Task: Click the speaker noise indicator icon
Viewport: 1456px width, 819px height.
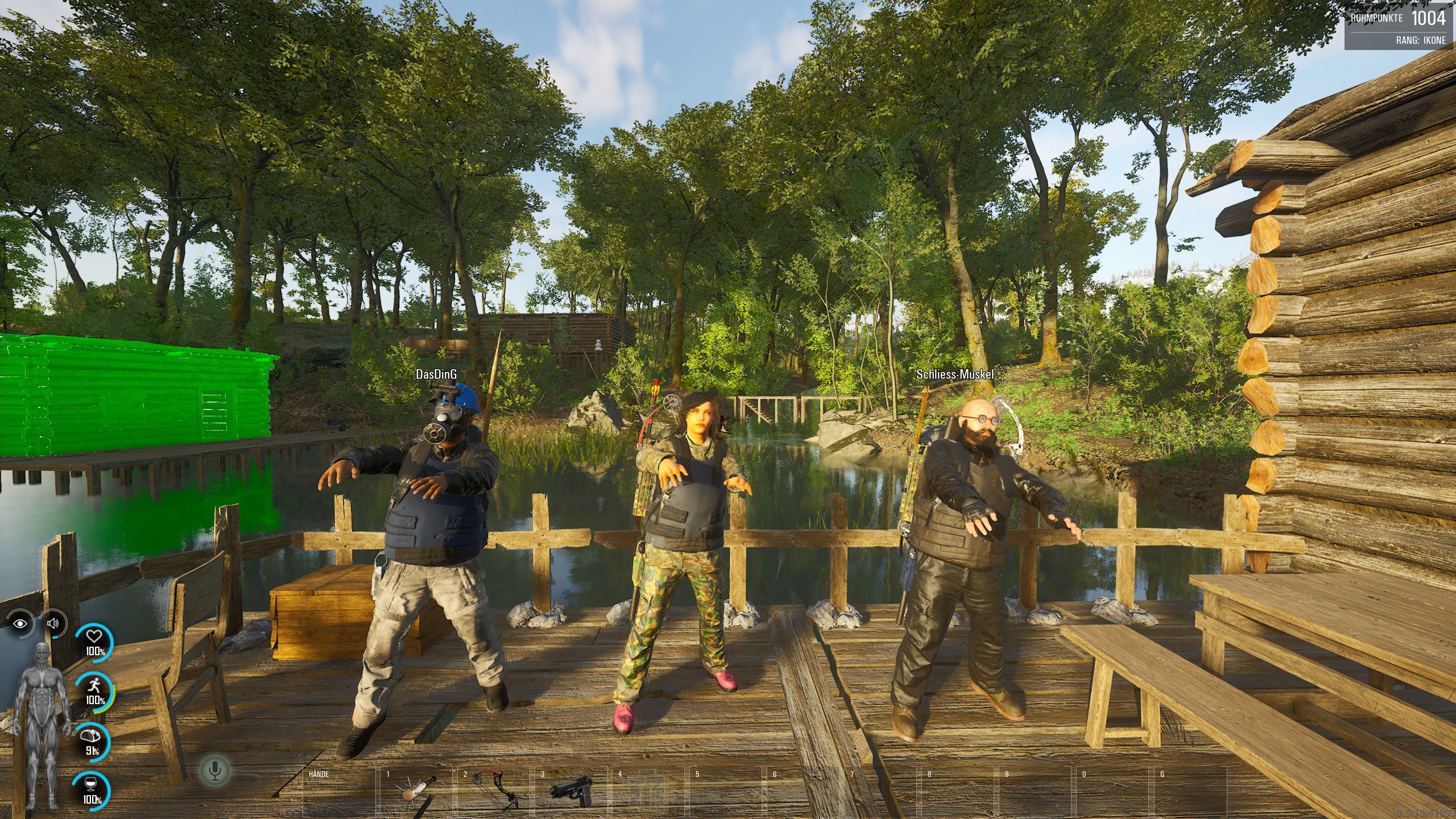Action: [x=53, y=623]
